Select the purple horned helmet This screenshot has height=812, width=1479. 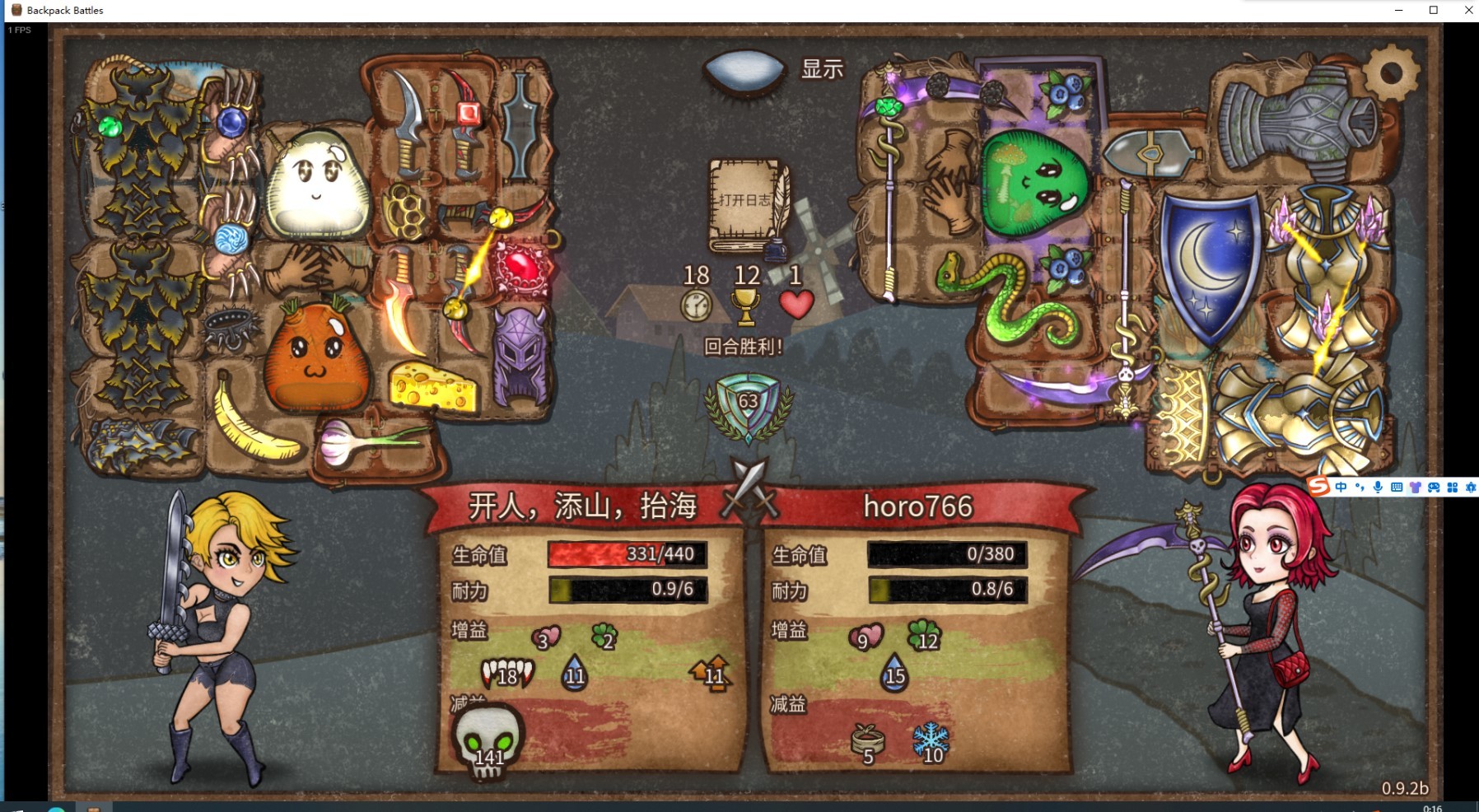click(520, 354)
